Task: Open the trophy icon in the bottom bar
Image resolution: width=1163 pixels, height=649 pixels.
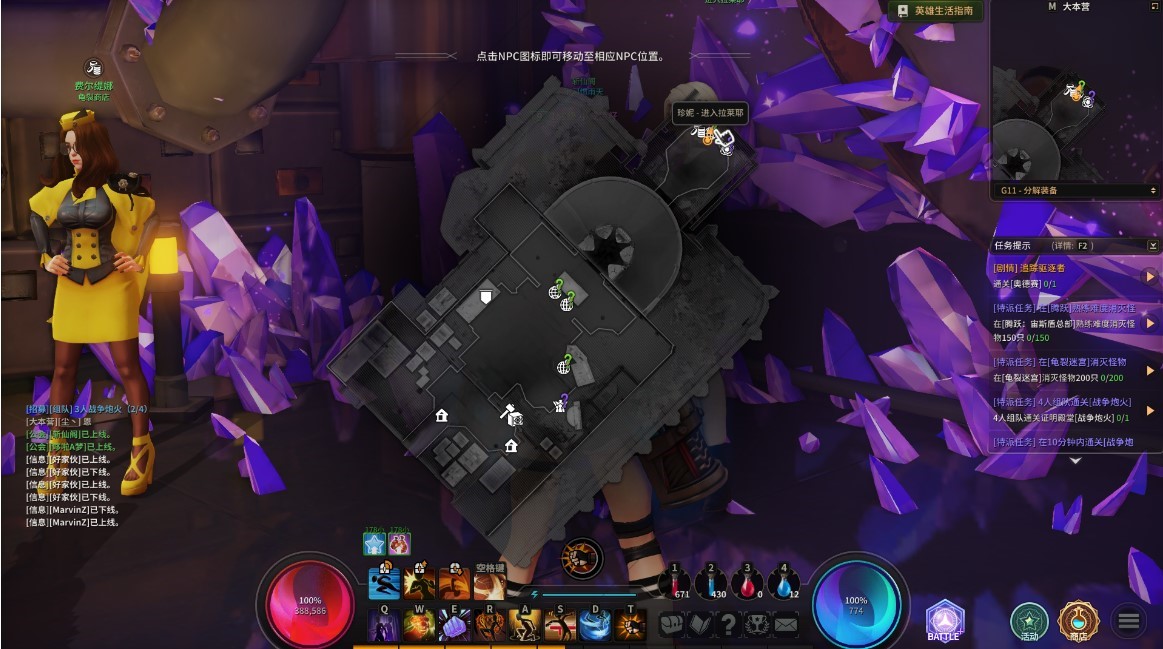Action: (x=757, y=625)
